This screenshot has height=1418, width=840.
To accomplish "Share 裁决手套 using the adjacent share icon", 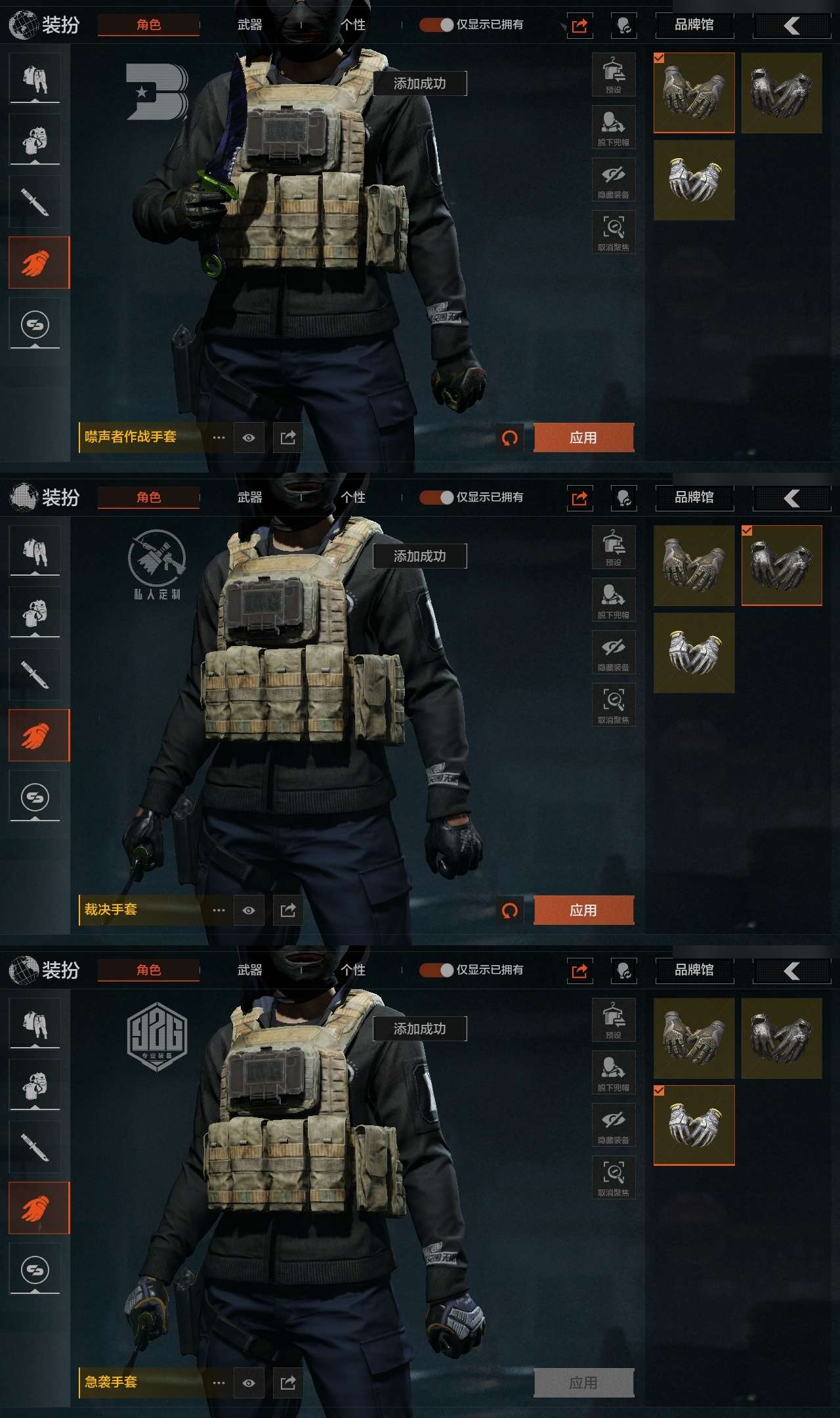I will (x=288, y=911).
